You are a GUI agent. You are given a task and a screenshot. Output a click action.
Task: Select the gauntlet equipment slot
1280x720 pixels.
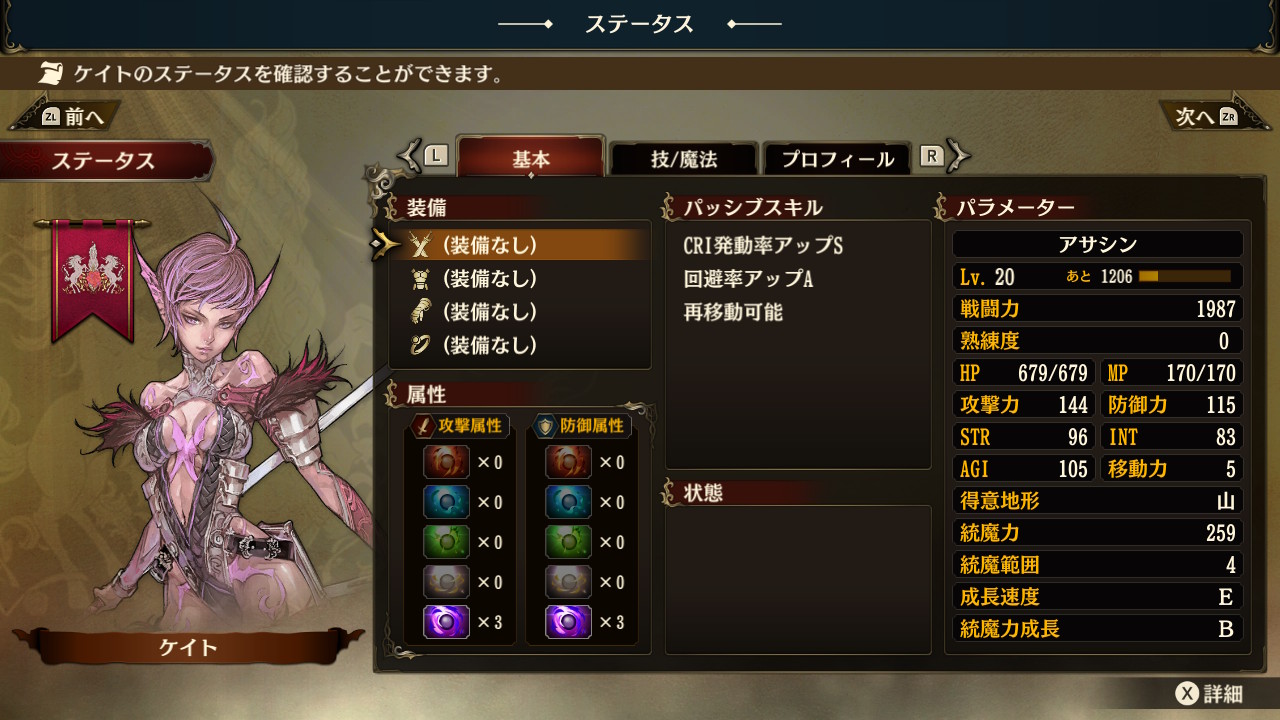520,312
